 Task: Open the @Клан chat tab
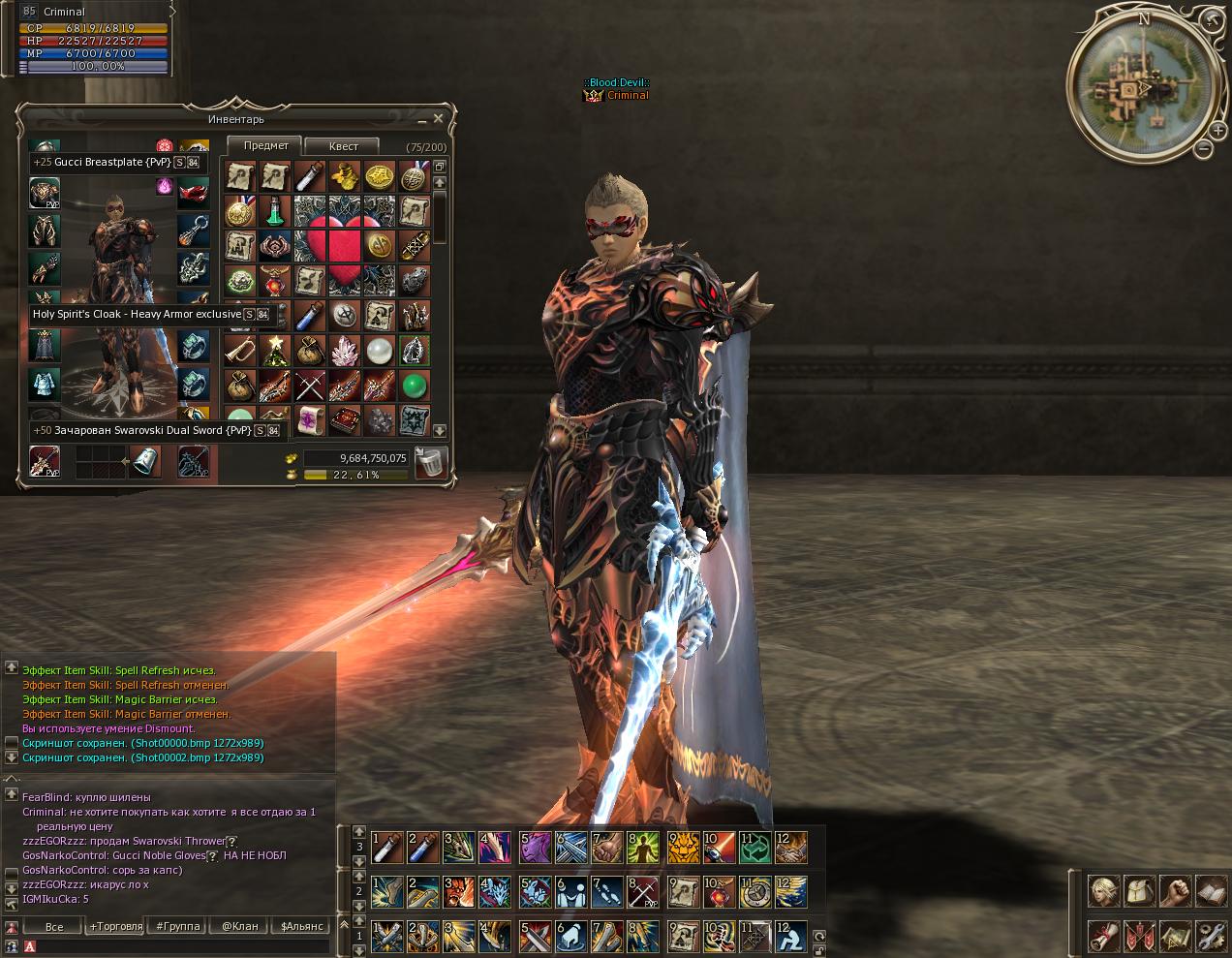(239, 926)
